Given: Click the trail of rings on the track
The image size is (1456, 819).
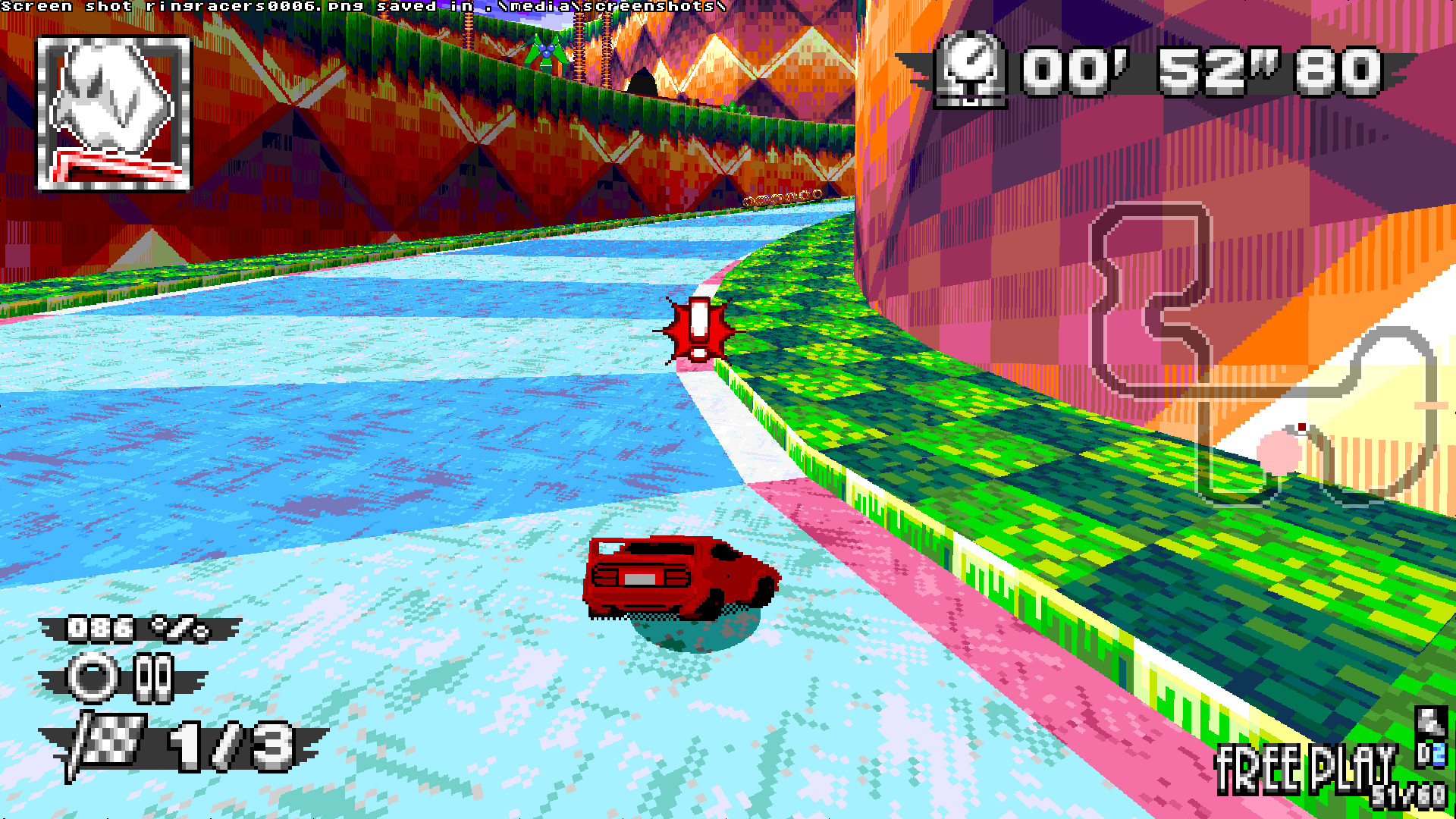Looking at the screenshot, I should (x=781, y=199).
